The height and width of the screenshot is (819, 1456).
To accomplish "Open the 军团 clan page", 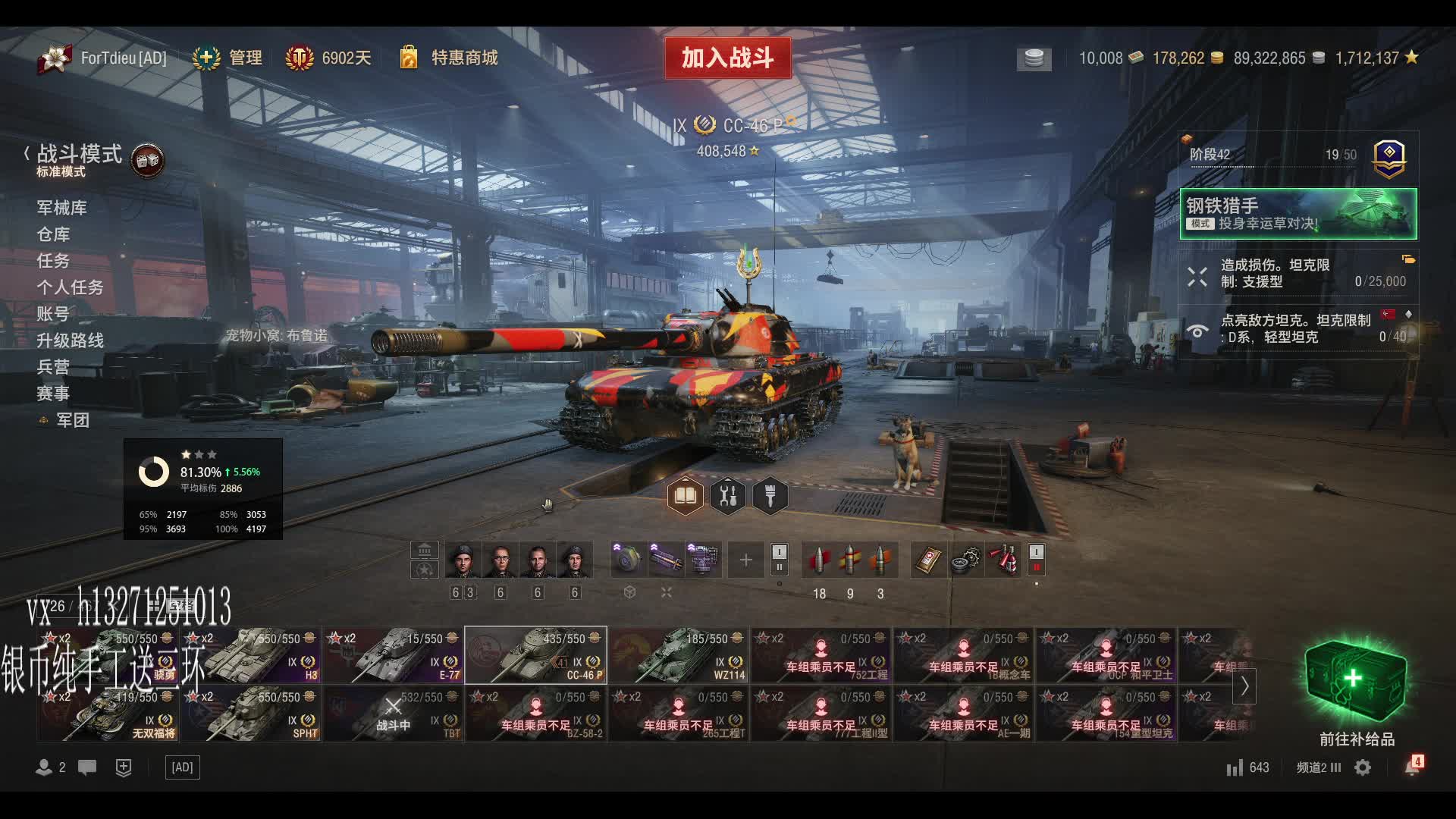I will (72, 420).
